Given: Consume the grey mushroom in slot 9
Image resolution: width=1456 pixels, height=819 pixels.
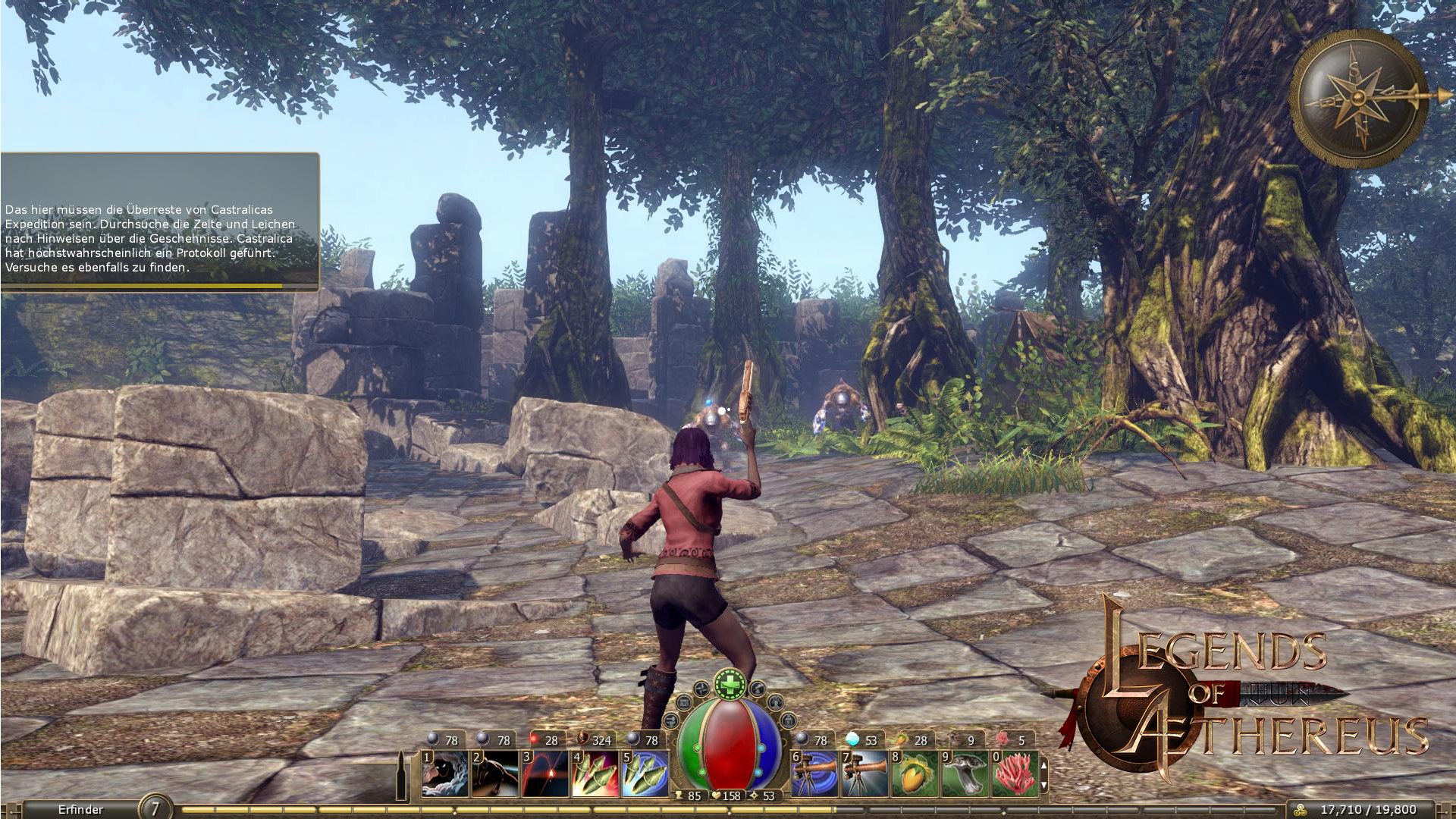Looking at the screenshot, I should [x=965, y=773].
